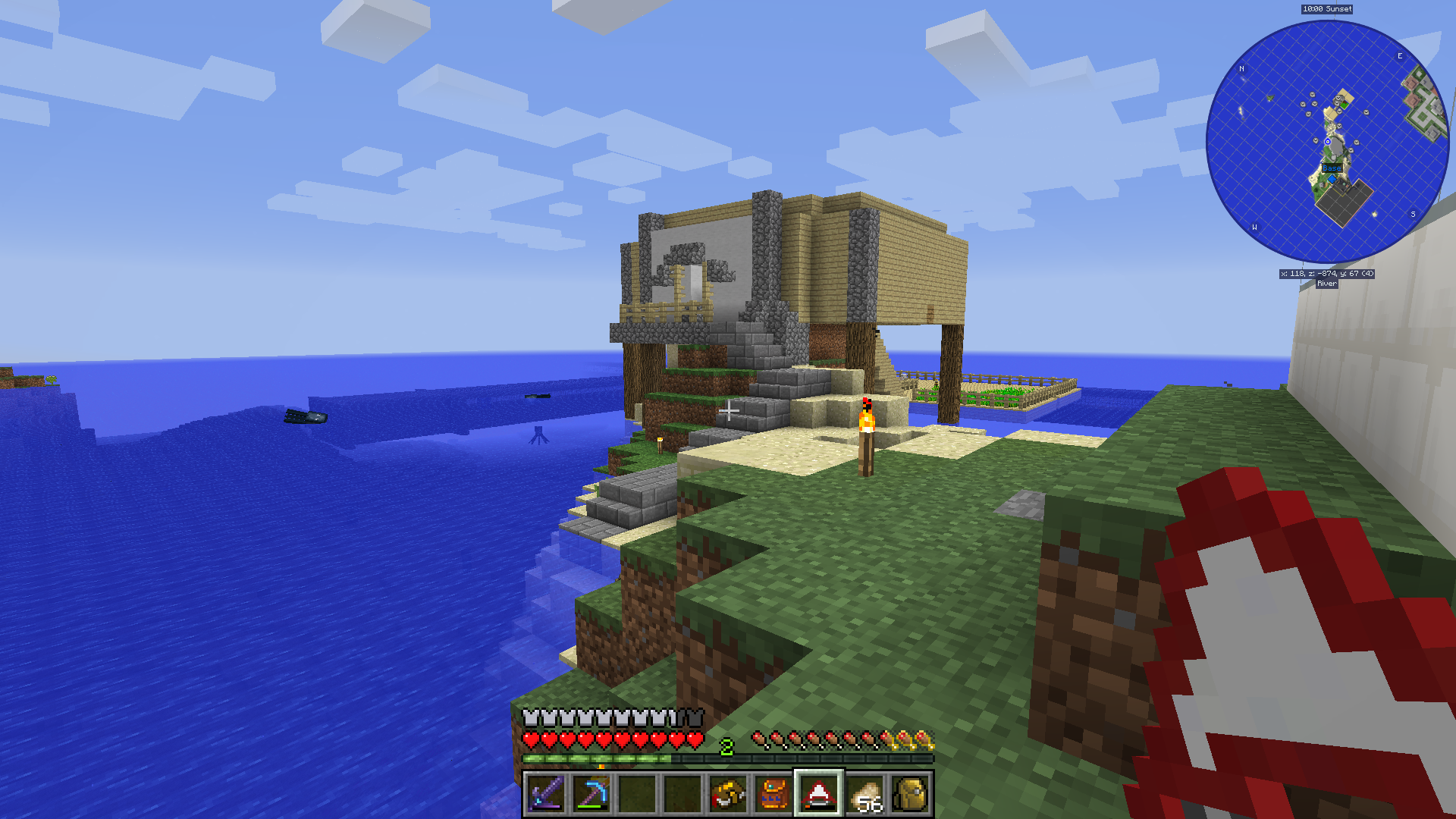Viewport: 1456px width, 819px height.
Task: Choose the gold and white satchel item
Action: click(x=728, y=794)
